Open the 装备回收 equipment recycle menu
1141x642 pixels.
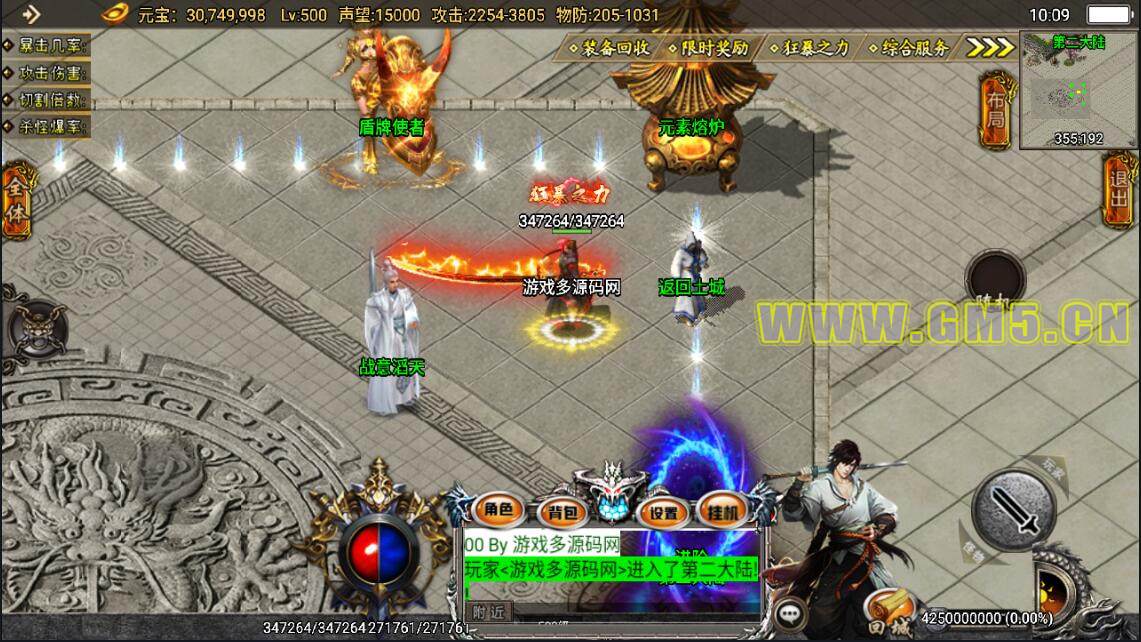click(609, 47)
